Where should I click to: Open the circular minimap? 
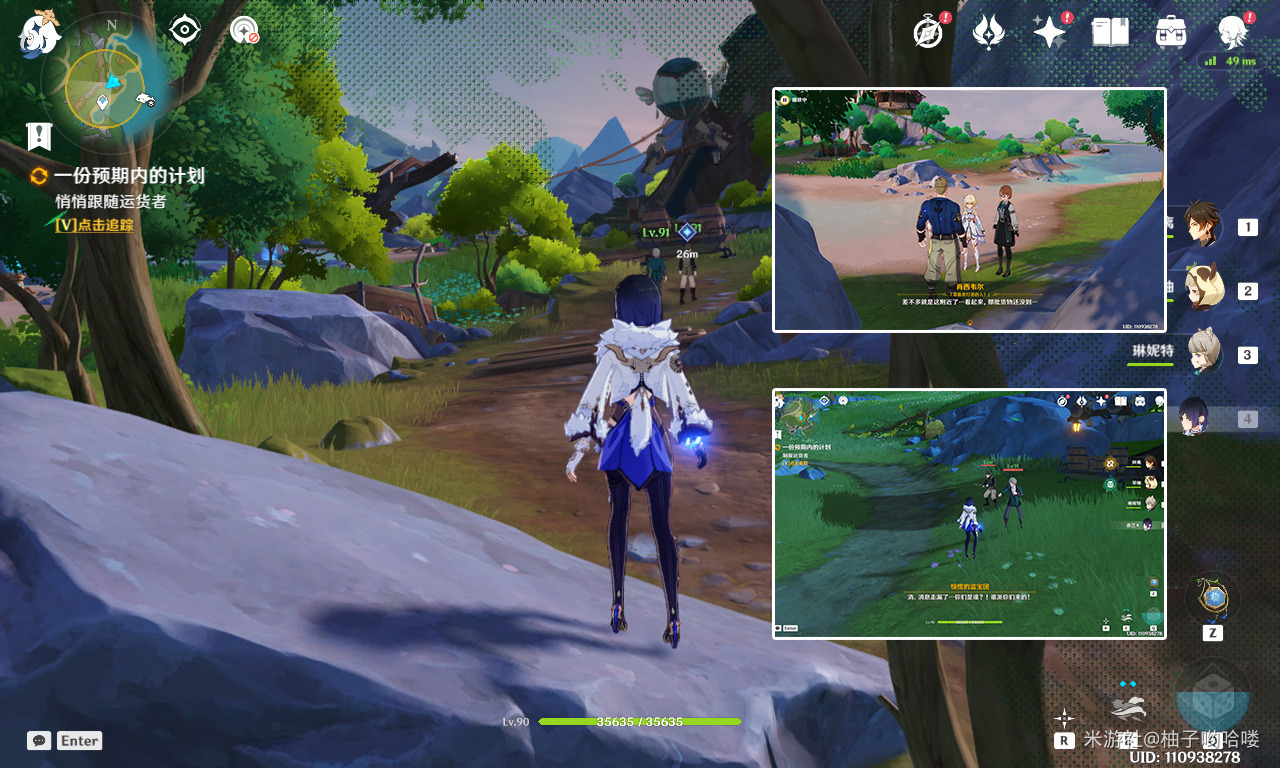pyautogui.click(x=105, y=88)
